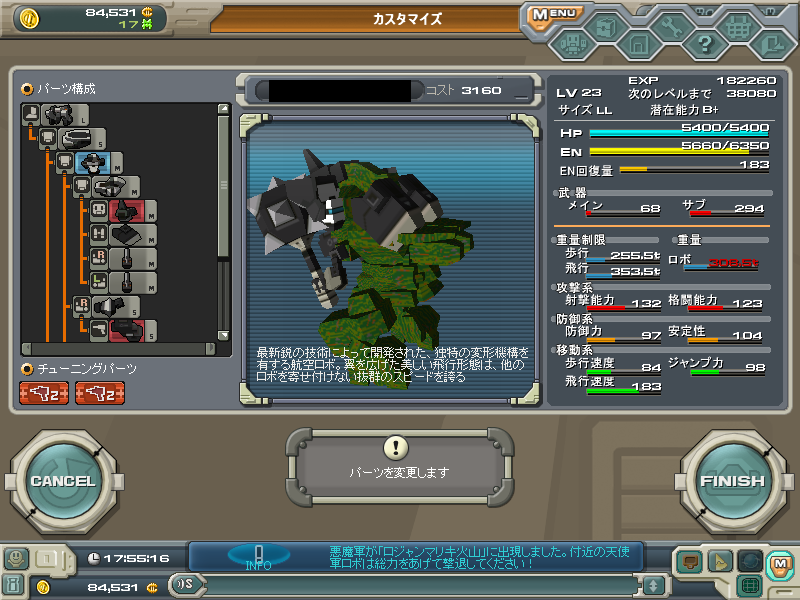Click the CANCEL button
This screenshot has height=600, width=800.
click(62, 481)
